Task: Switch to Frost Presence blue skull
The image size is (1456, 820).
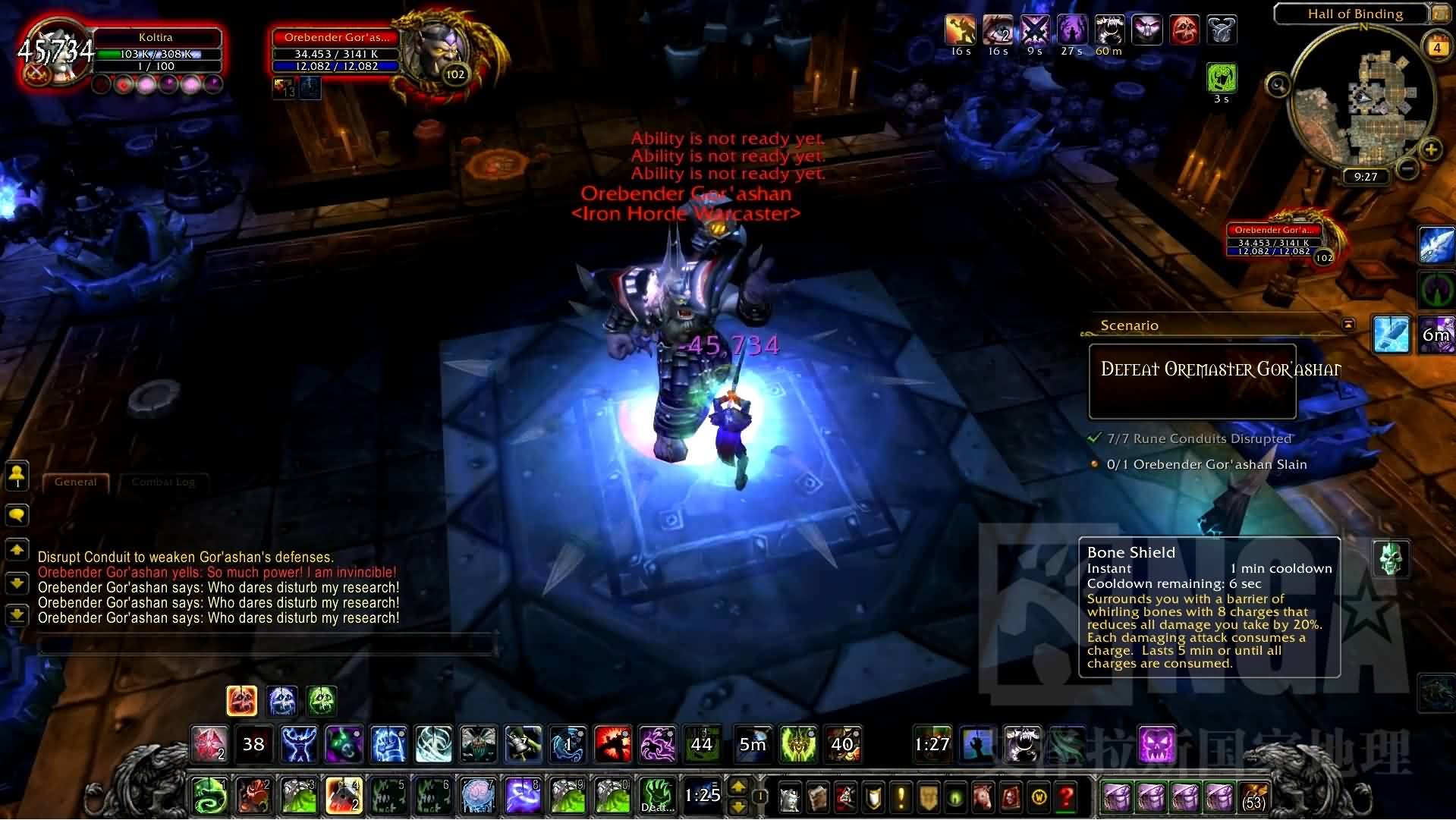Action: click(x=282, y=701)
